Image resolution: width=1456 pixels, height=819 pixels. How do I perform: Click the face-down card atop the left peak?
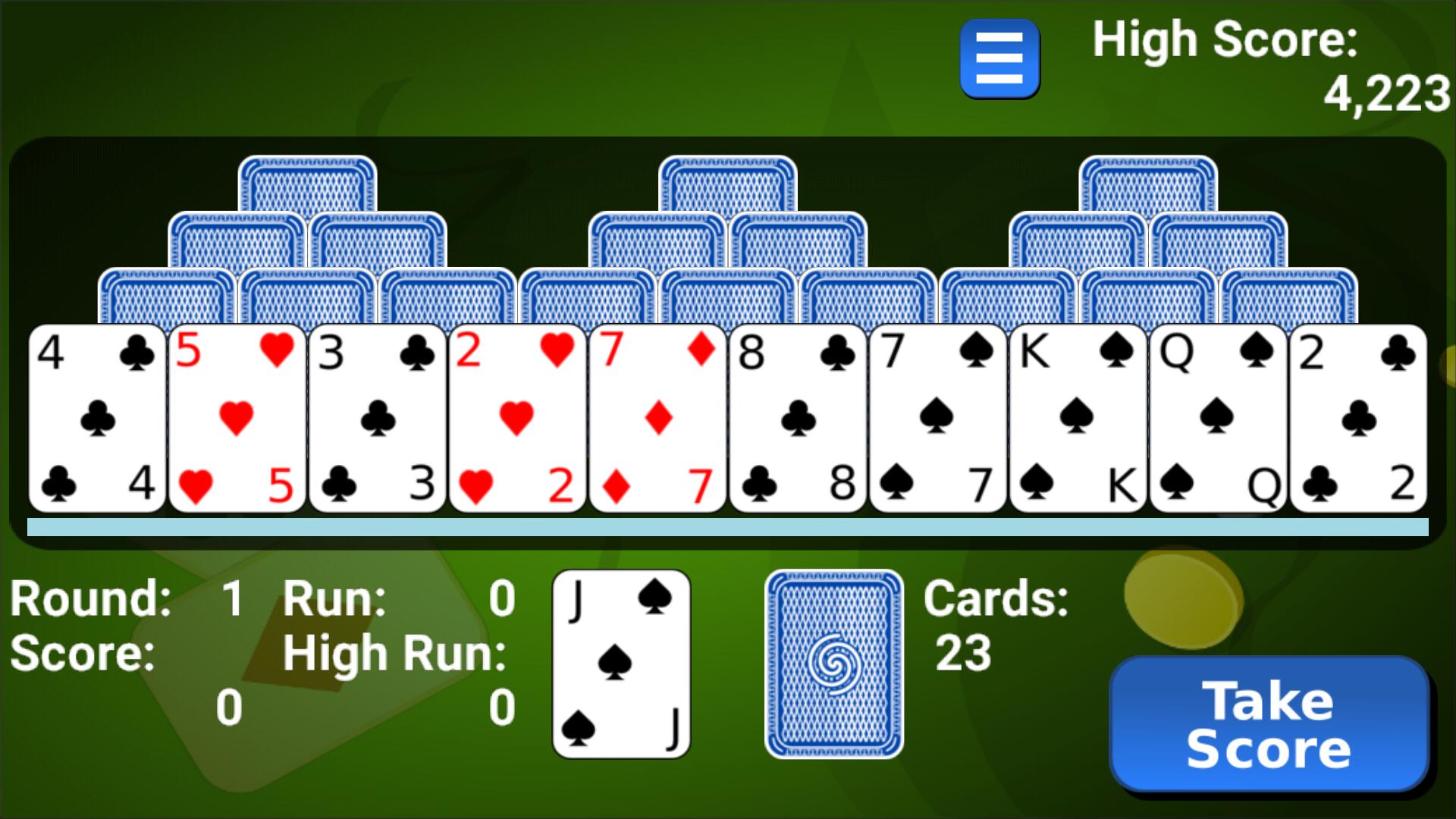309,182
